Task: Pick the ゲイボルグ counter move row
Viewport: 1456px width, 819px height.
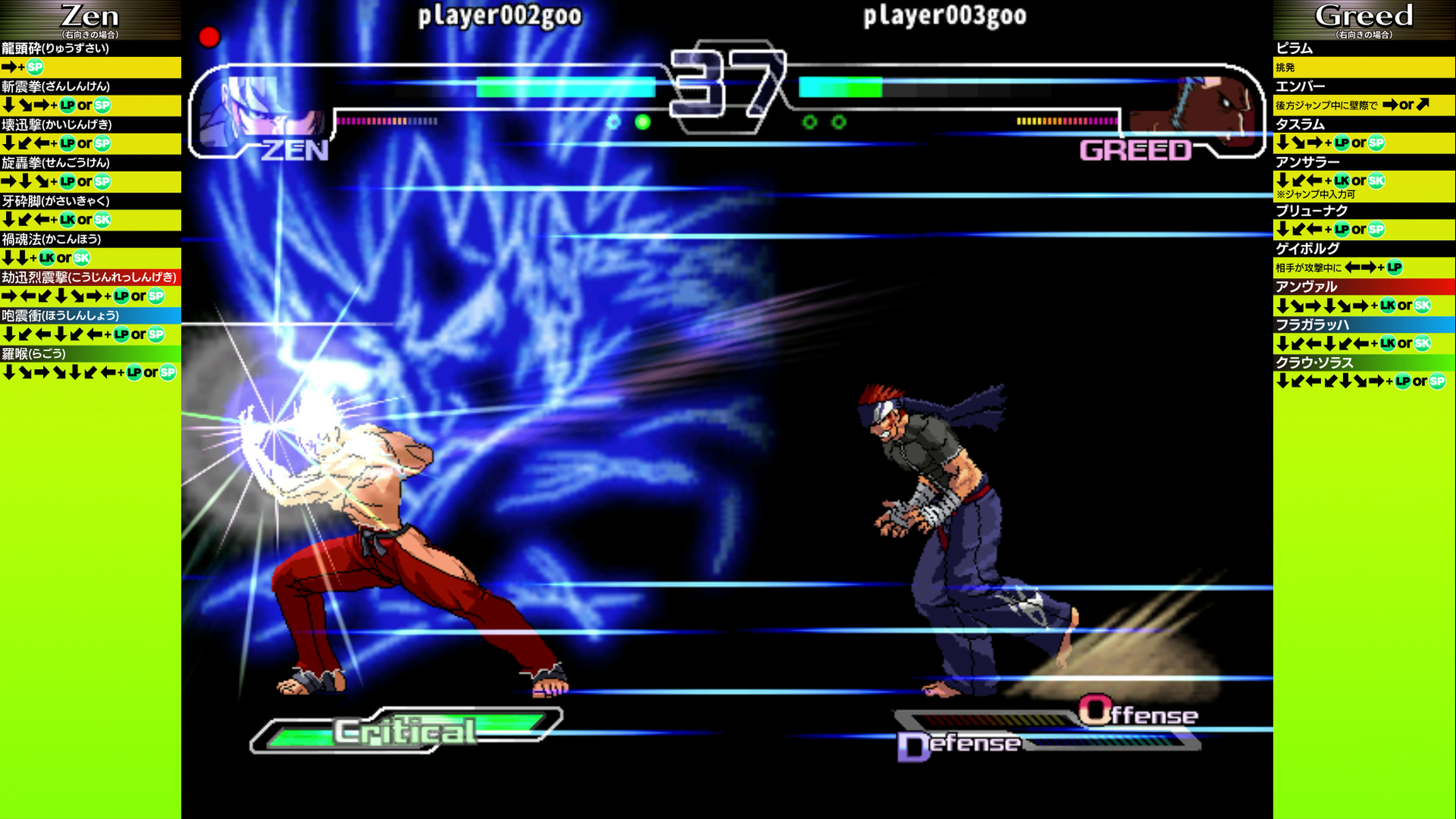Action: pyautogui.click(x=1307, y=249)
